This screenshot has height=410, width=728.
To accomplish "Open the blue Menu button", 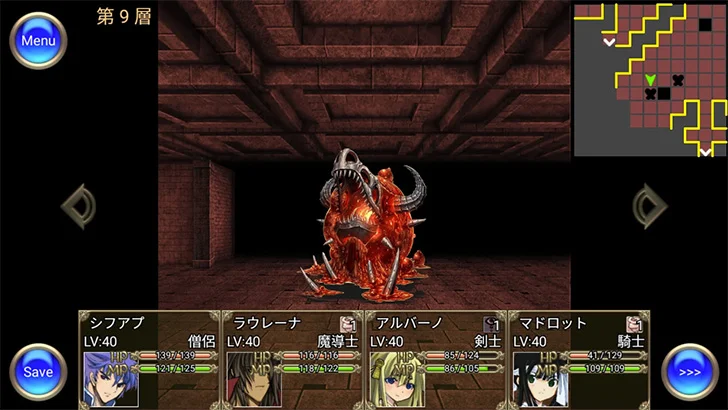I will (x=38, y=41).
